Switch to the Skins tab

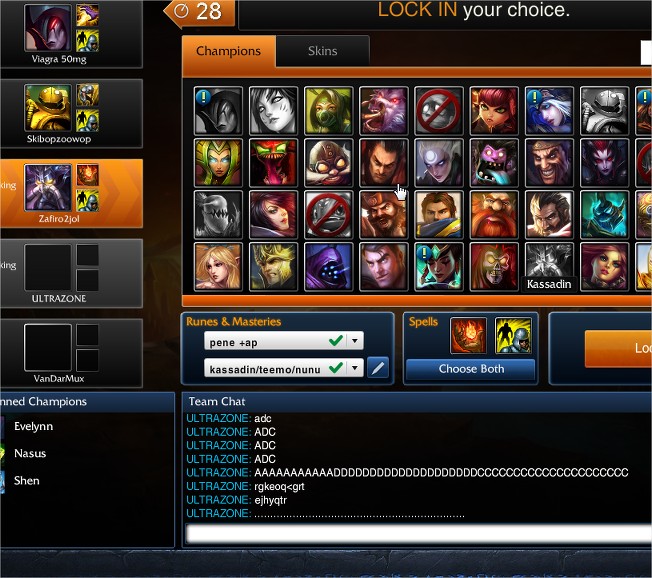click(322, 51)
